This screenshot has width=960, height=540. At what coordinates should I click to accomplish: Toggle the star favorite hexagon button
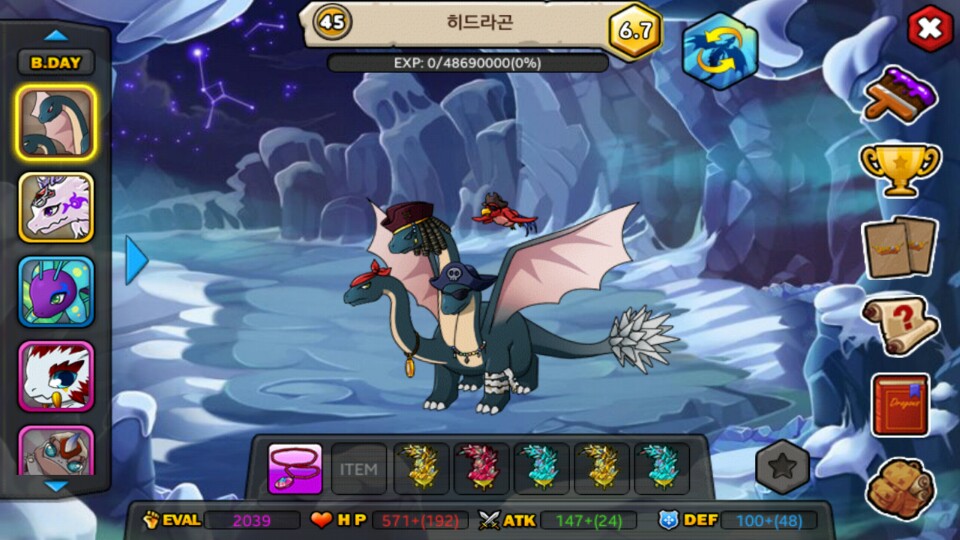click(x=782, y=466)
